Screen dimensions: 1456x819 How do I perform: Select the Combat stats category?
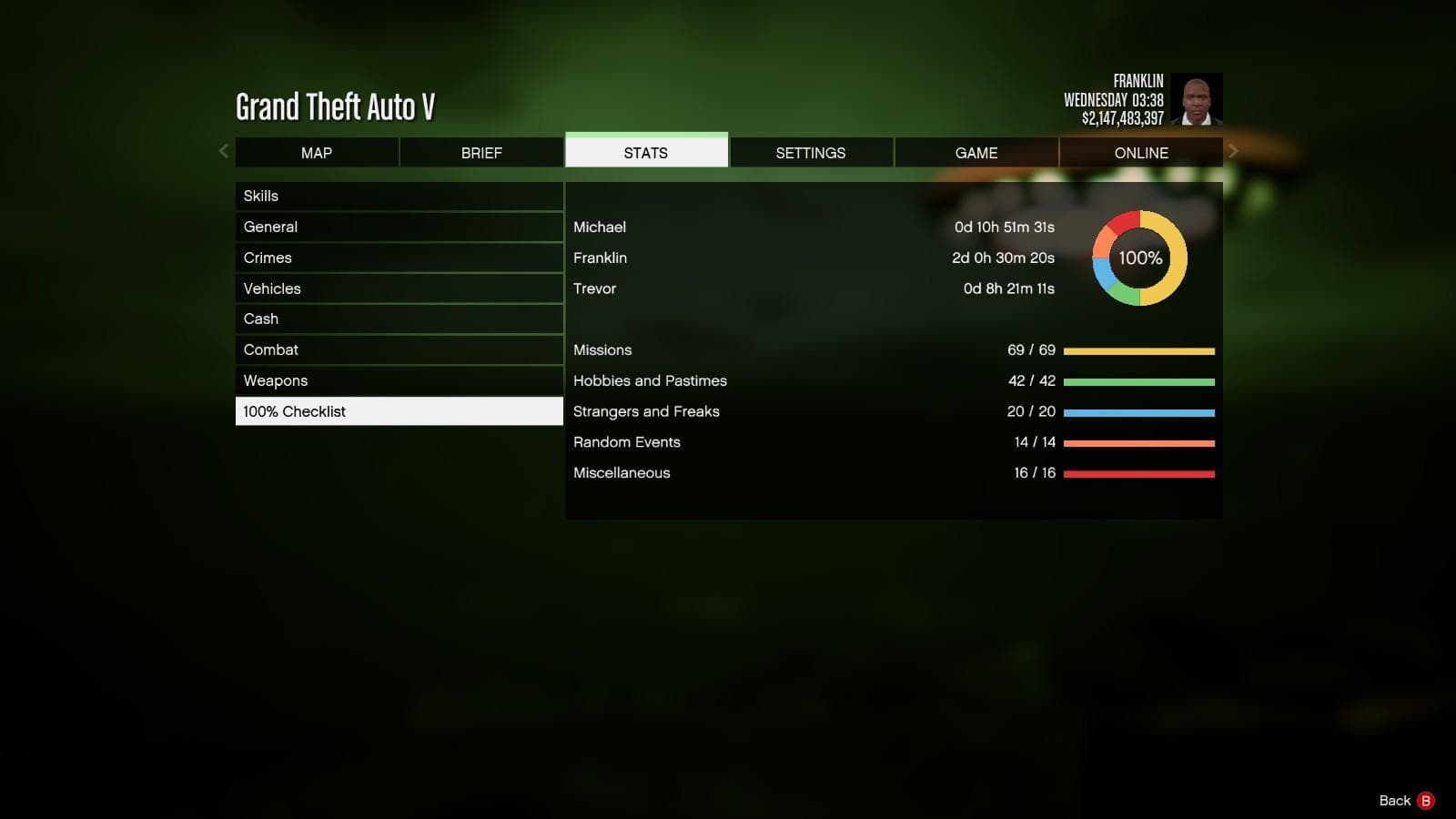click(x=399, y=349)
